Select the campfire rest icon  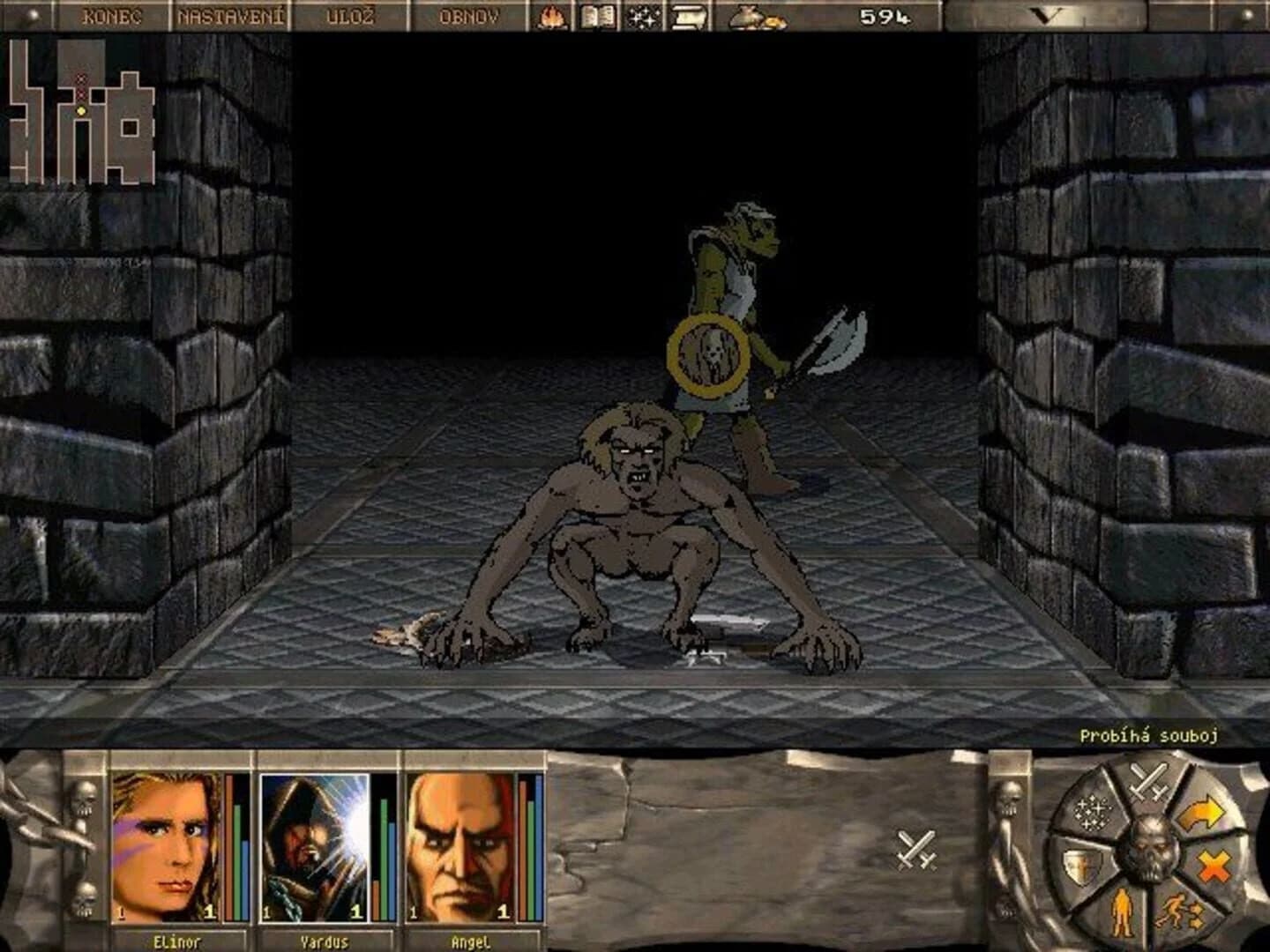553,17
